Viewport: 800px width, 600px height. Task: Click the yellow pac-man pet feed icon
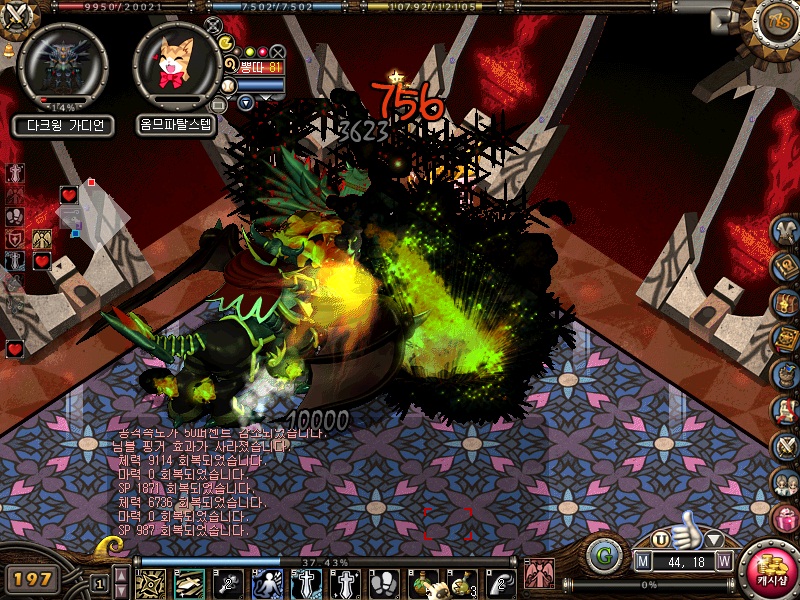click(226, 43)
